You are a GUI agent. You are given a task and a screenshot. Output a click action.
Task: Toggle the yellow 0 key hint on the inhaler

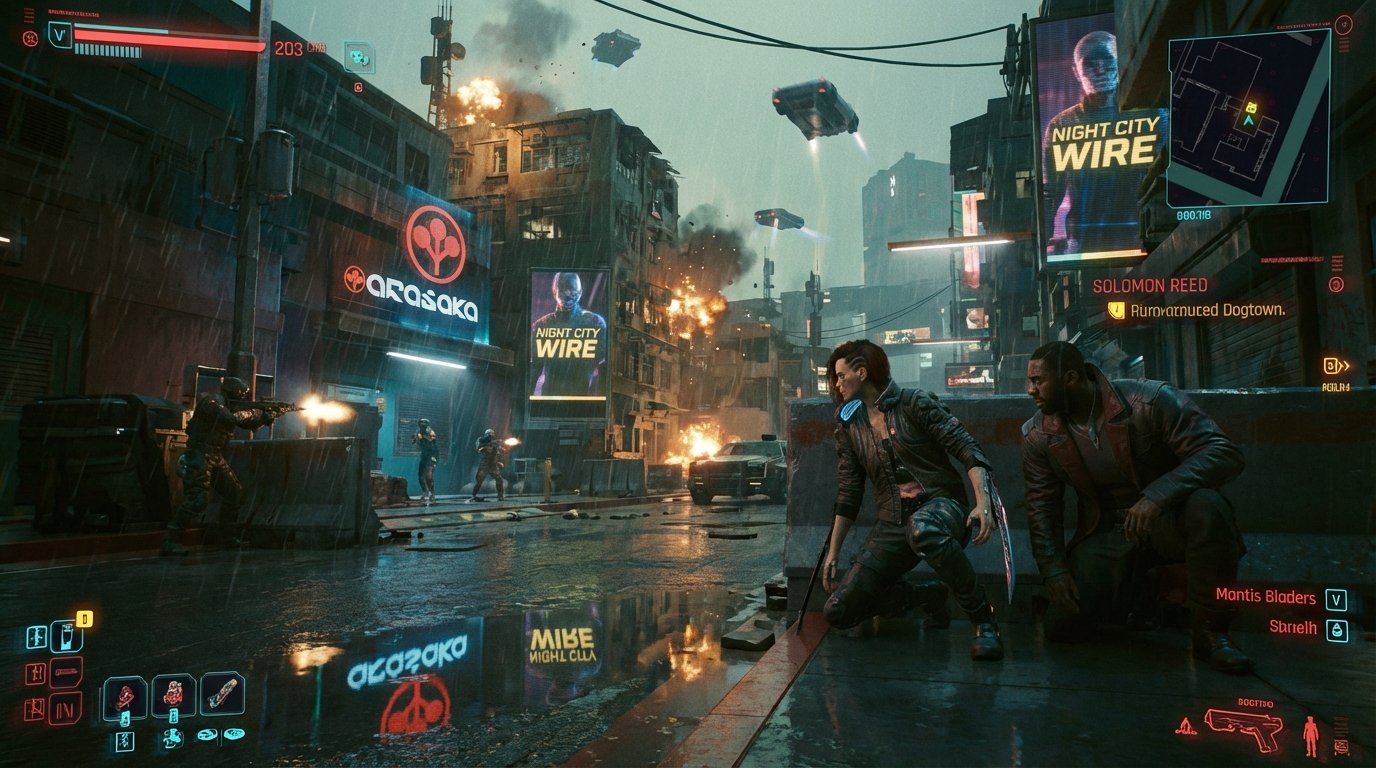coord(84,619)
